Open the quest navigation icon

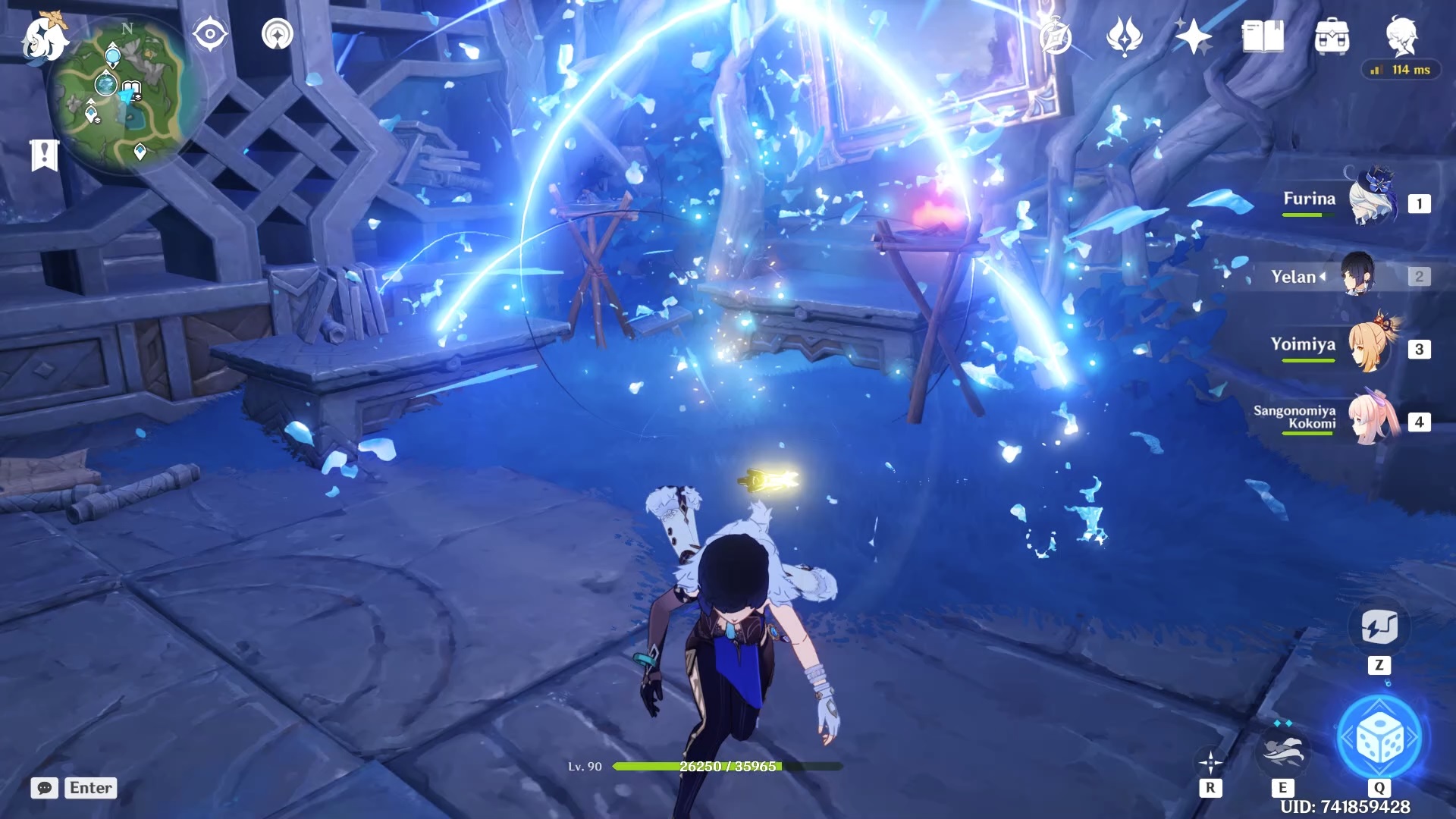(278, 35)
